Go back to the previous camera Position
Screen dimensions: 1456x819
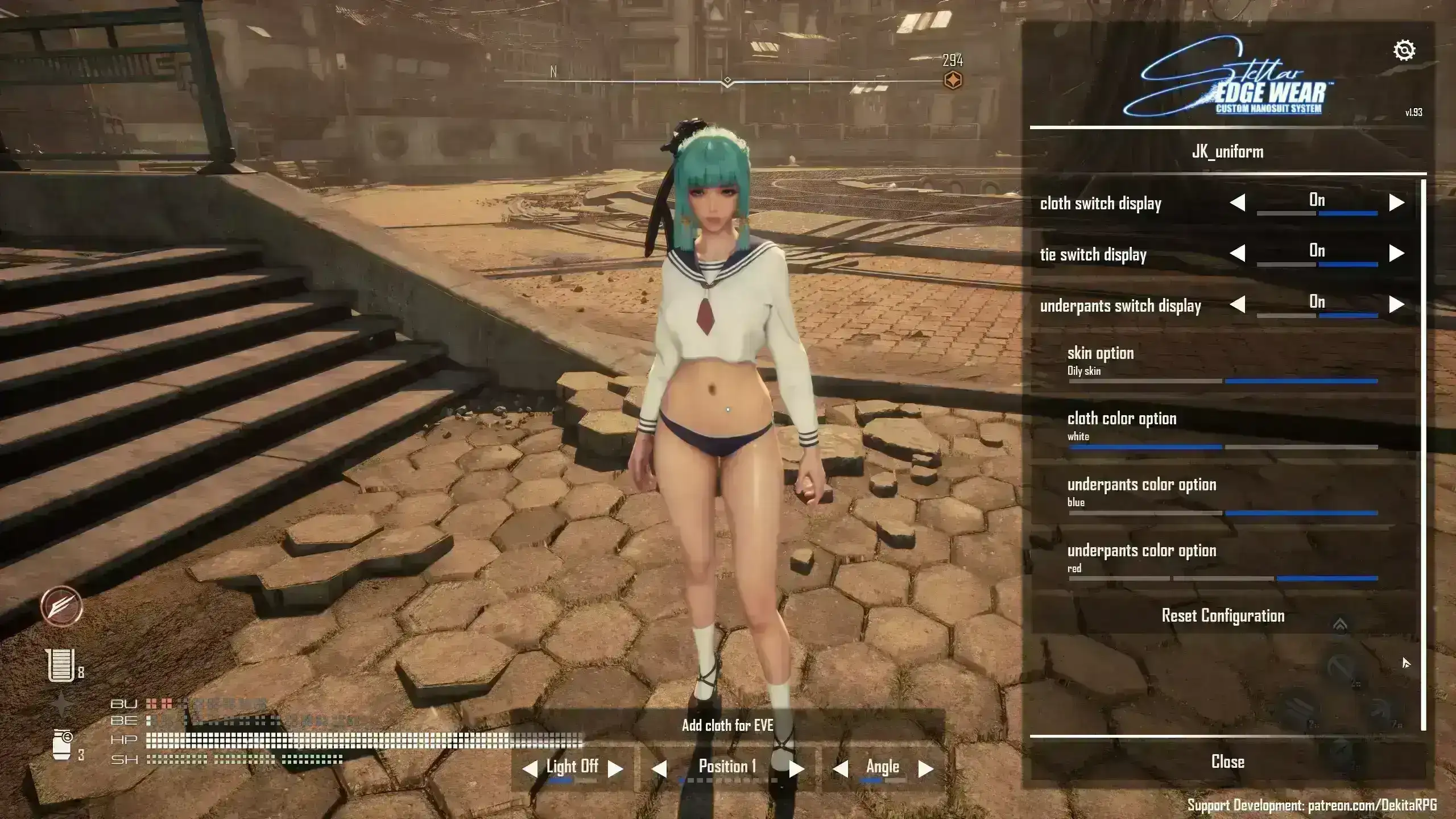(x=659, y=769)
